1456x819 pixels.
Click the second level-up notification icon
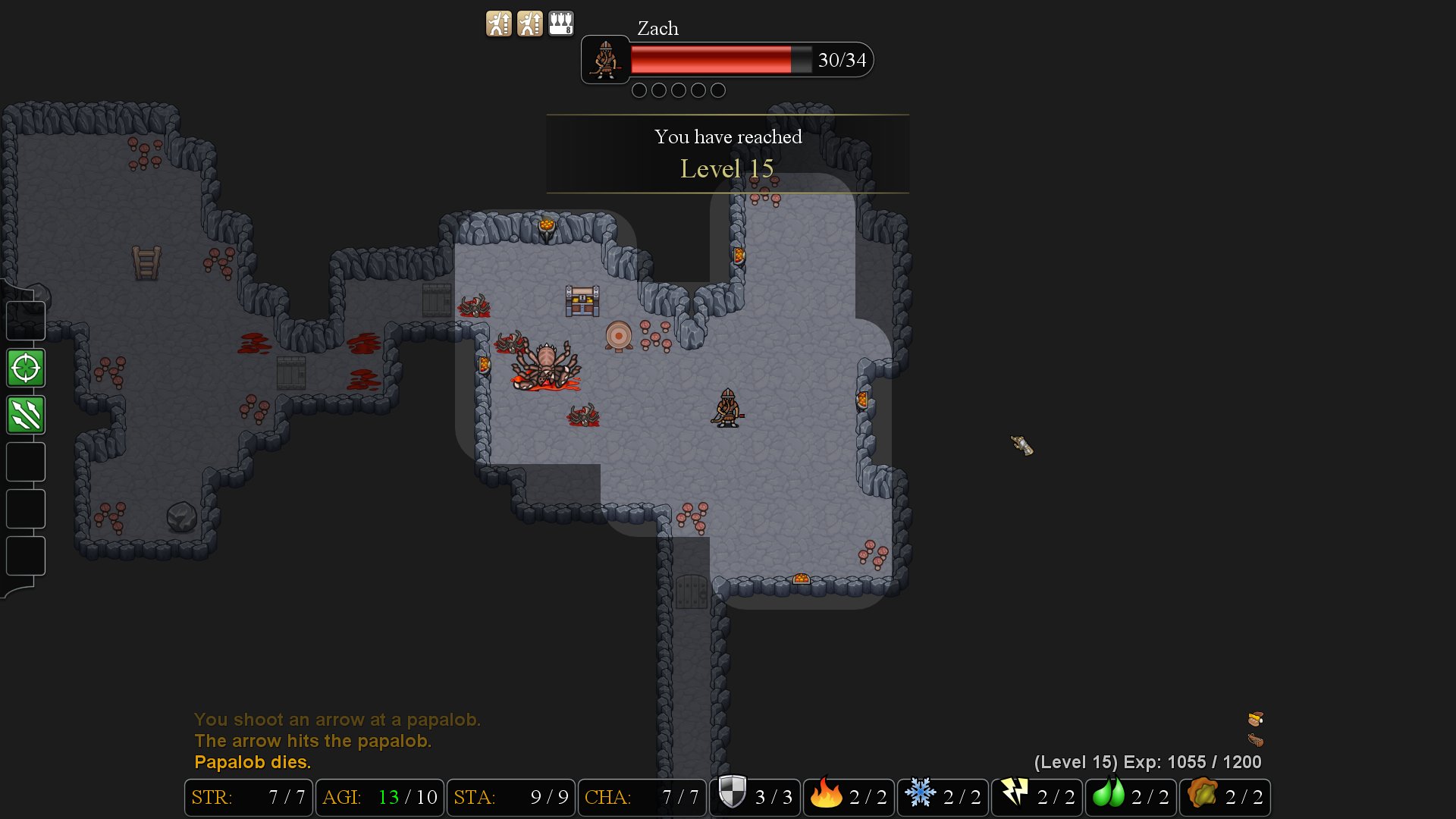coord(529,22)
